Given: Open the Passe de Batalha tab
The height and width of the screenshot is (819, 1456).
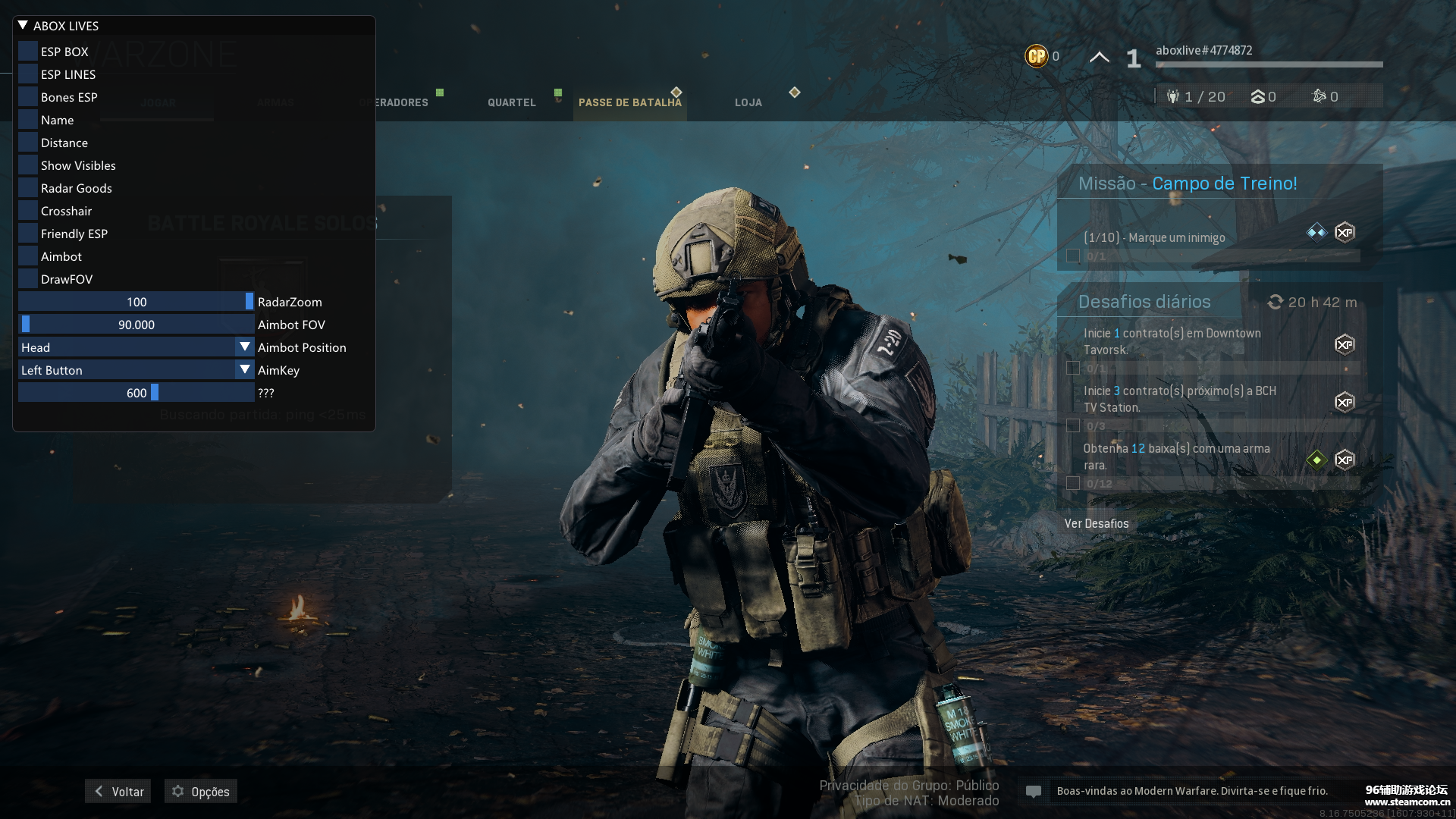Looking at the screenshot, I should (629, 102).
